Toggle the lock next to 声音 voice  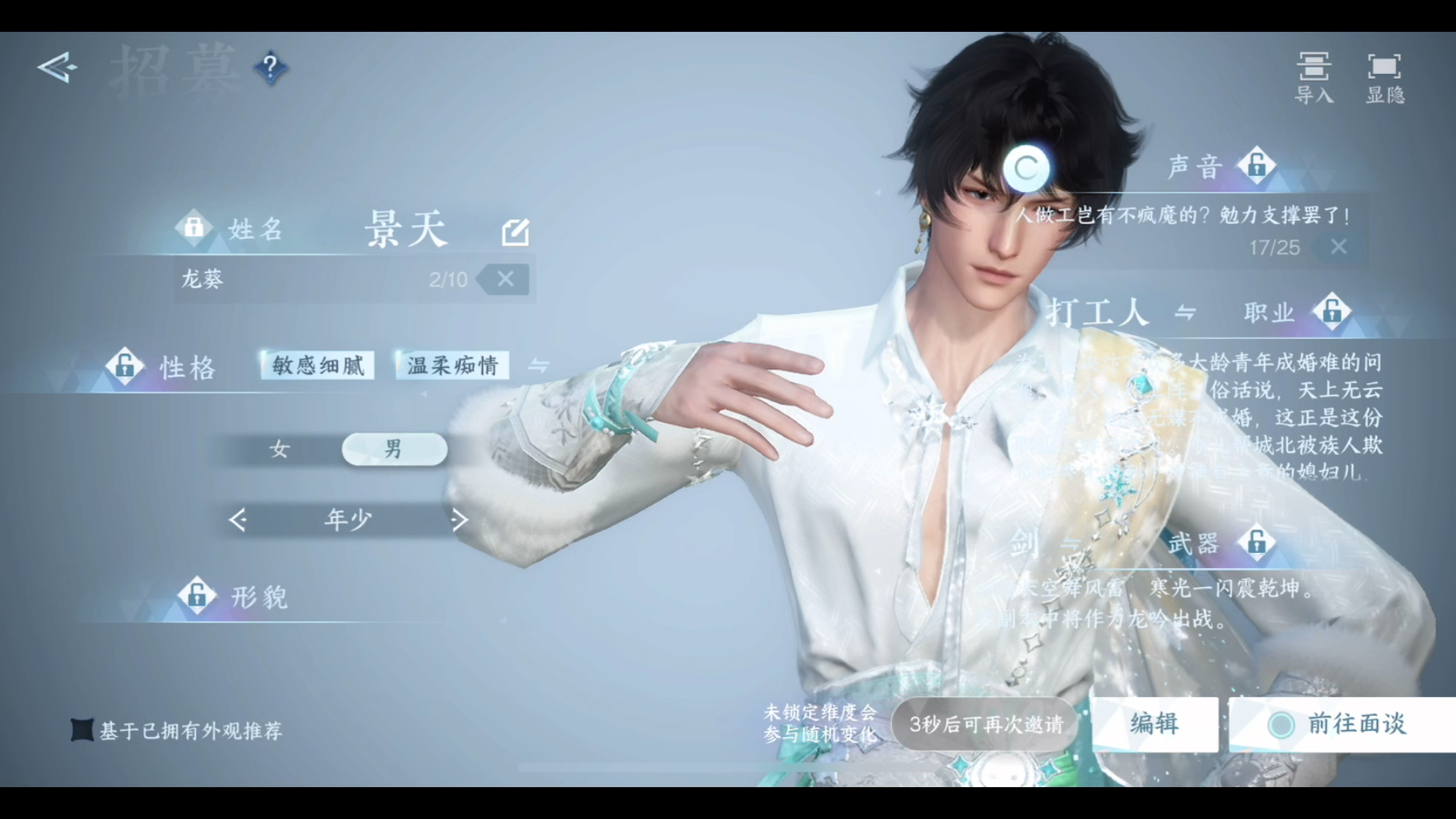pos(1257,165)
